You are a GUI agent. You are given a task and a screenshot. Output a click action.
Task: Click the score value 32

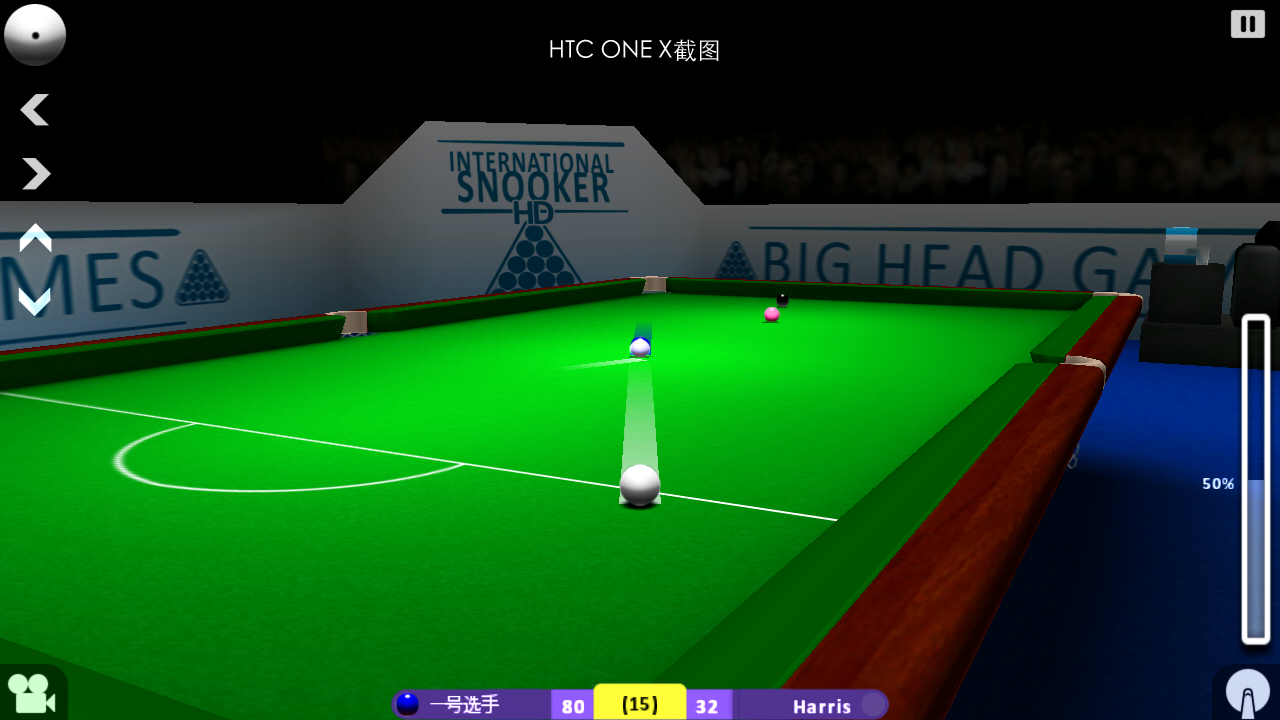(708, 705)
